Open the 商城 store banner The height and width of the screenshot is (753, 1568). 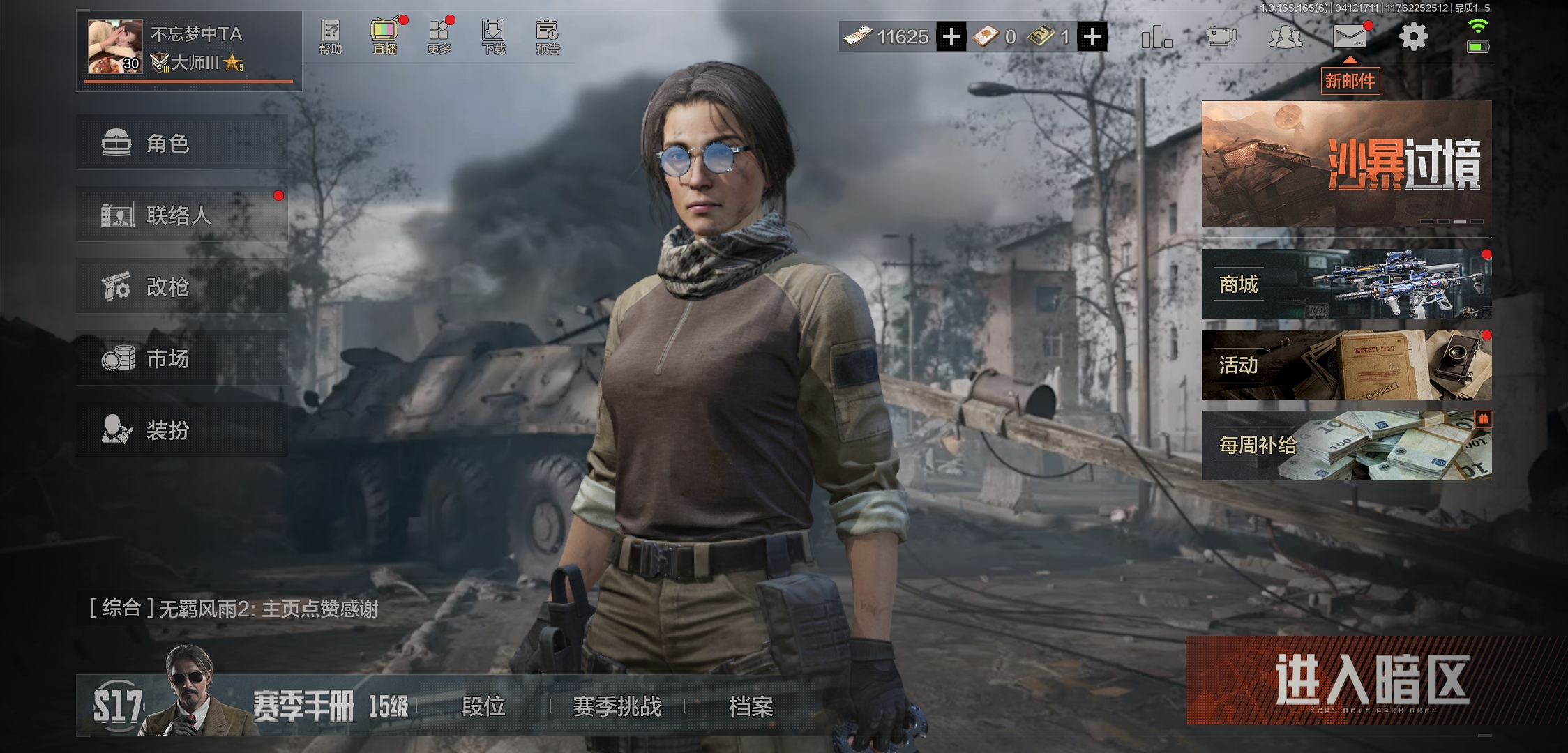point(1345,284)
